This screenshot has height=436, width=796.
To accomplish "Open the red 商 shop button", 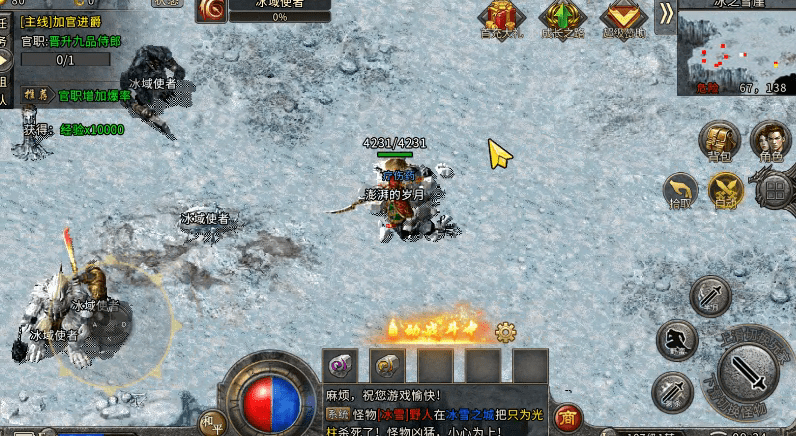I will 567,416.
